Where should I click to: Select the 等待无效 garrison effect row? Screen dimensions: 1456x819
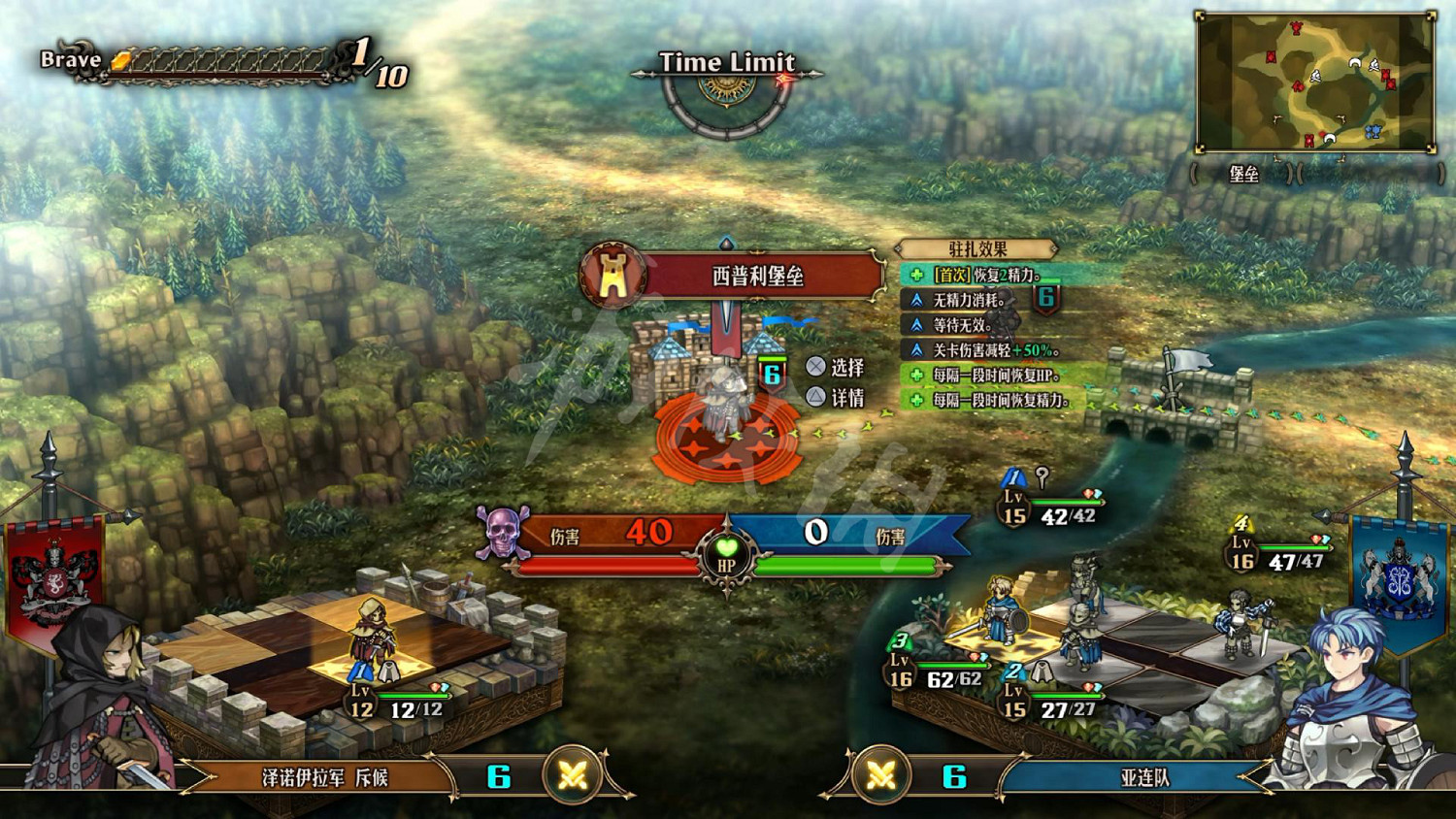(x=961, y=325)
